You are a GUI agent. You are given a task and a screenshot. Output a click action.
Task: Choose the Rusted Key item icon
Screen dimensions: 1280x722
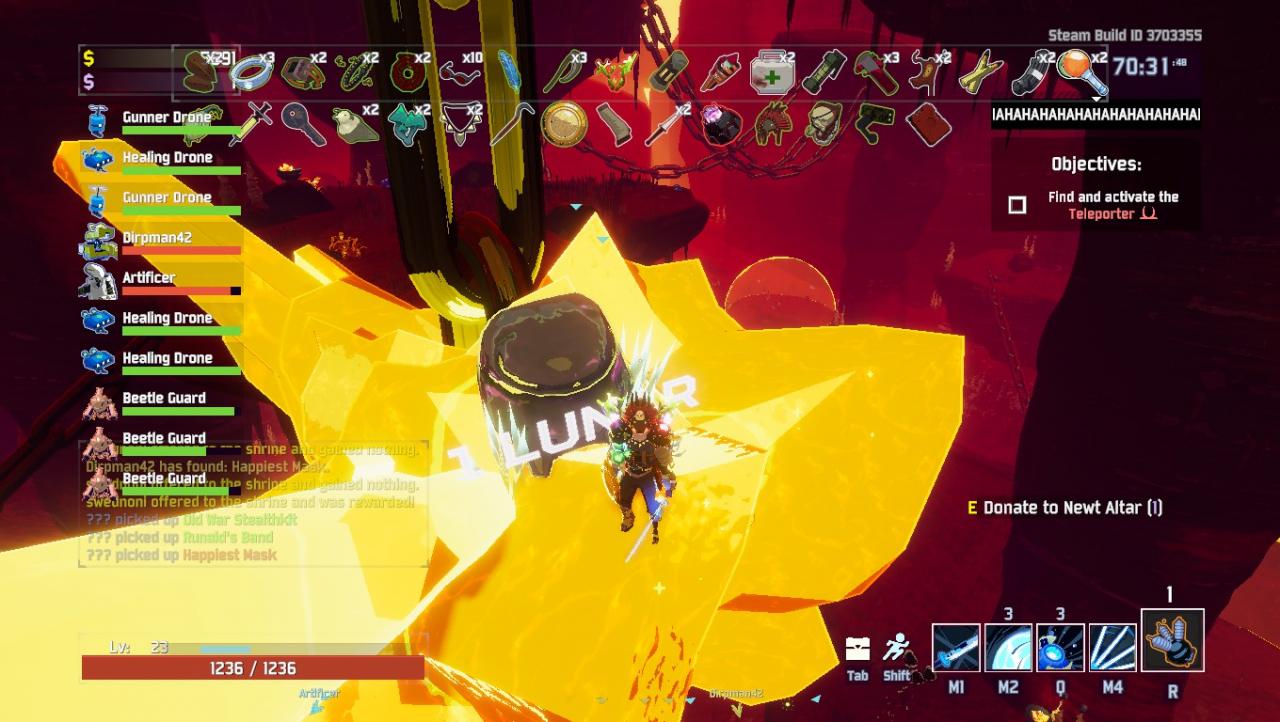click(301, 123)
